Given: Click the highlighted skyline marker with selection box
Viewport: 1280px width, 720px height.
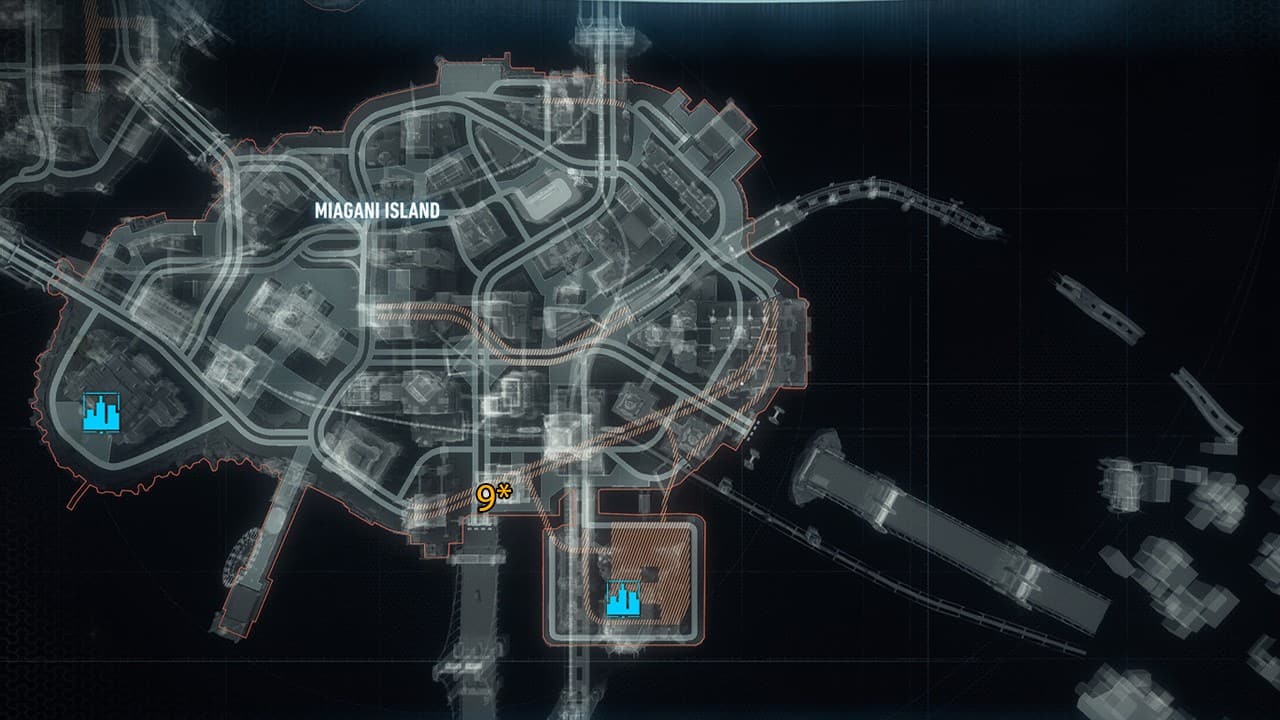Looking at the screenshot, I should coord(625,598).
